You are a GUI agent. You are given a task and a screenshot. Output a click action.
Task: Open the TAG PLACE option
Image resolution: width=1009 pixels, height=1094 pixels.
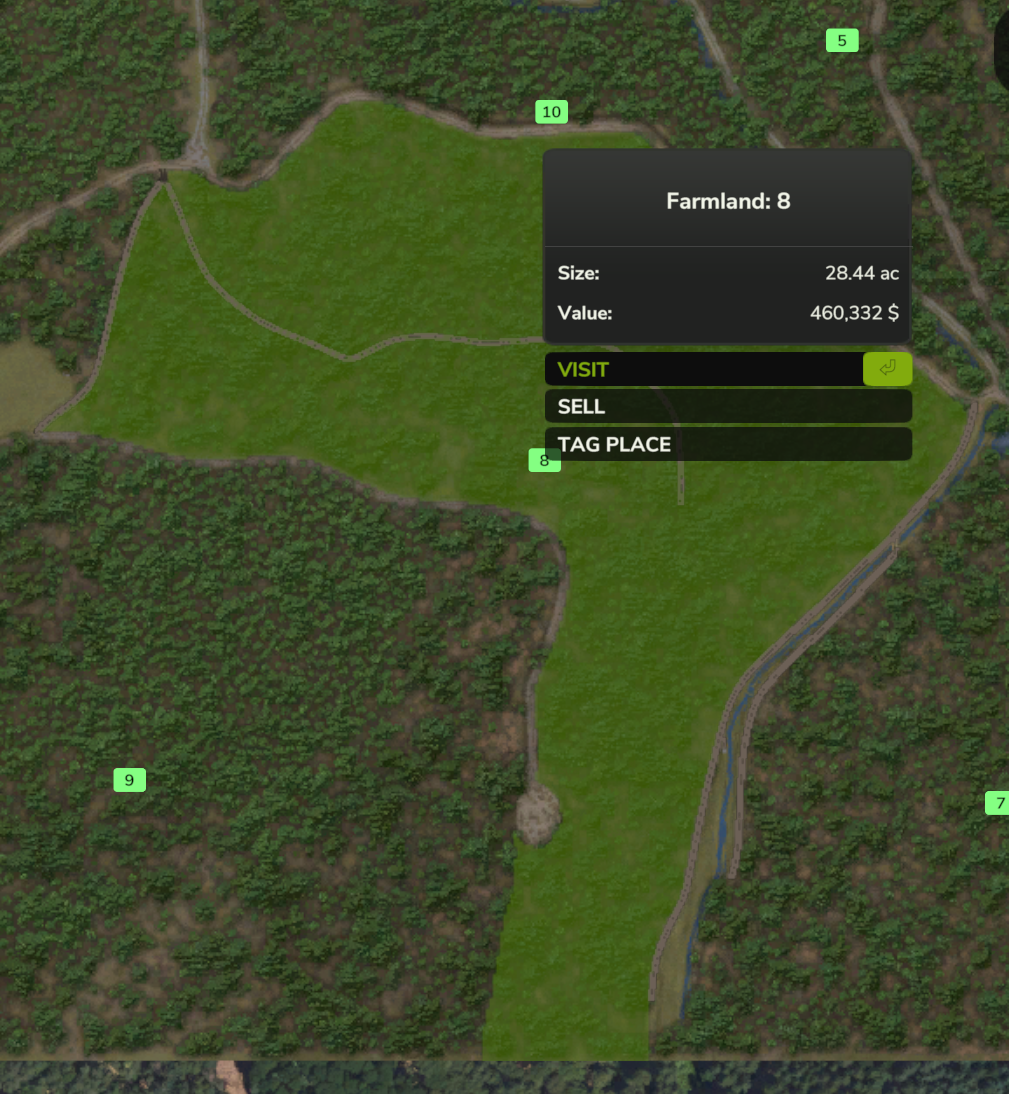click(727, 444)
